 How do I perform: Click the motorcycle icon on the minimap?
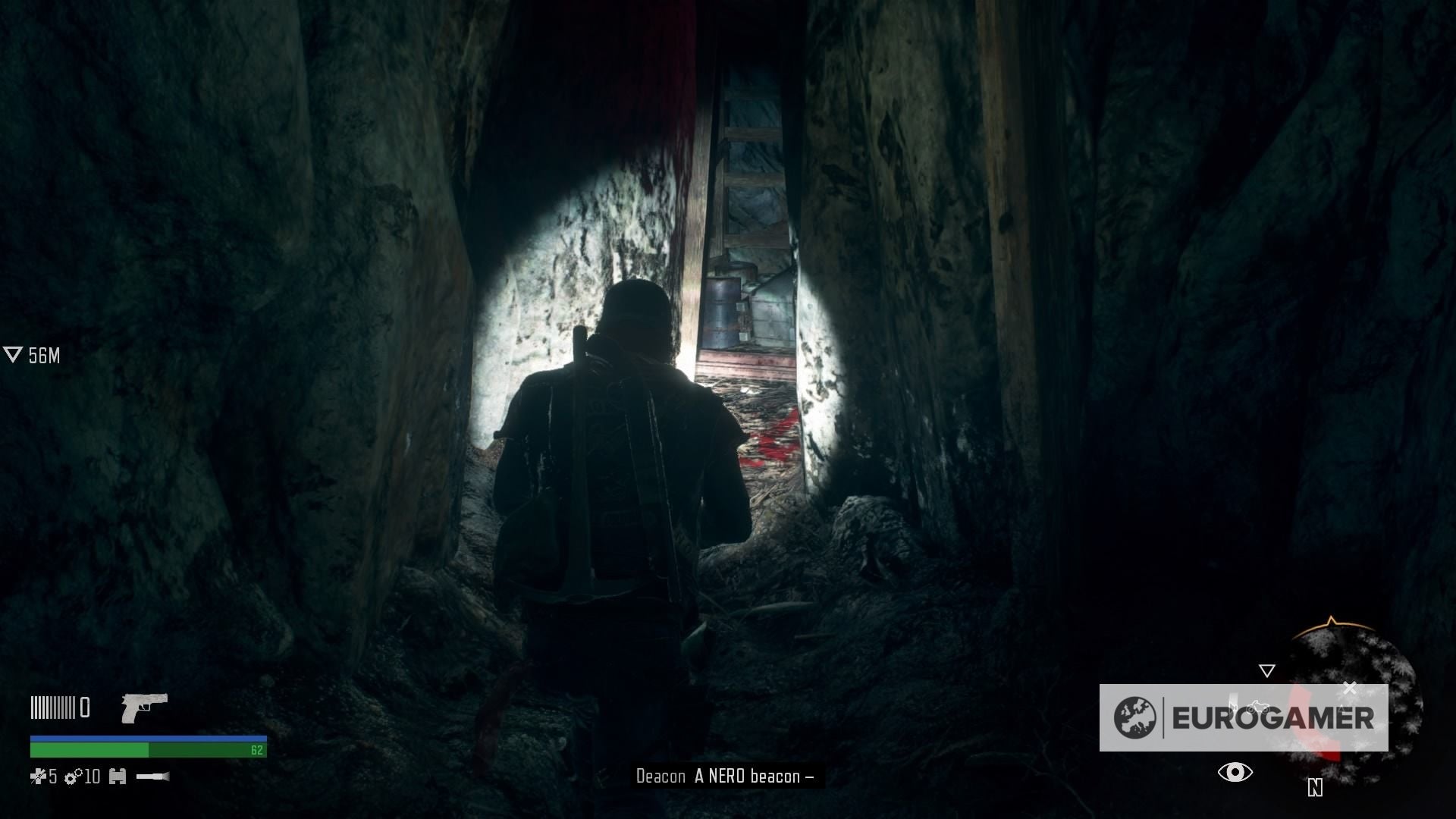pos(1257,707)
